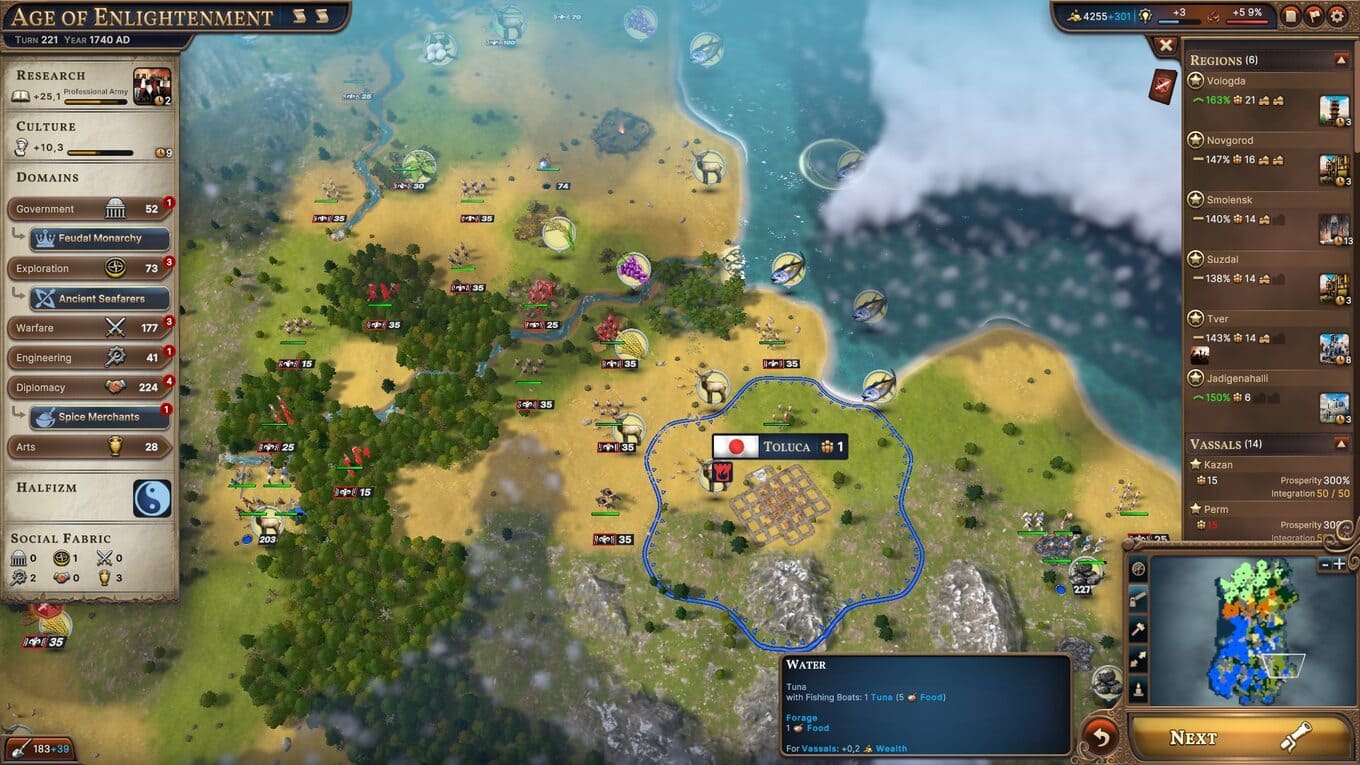
Task: Open the Government domain
Action: pyautogui.click(x=88, y=209)
